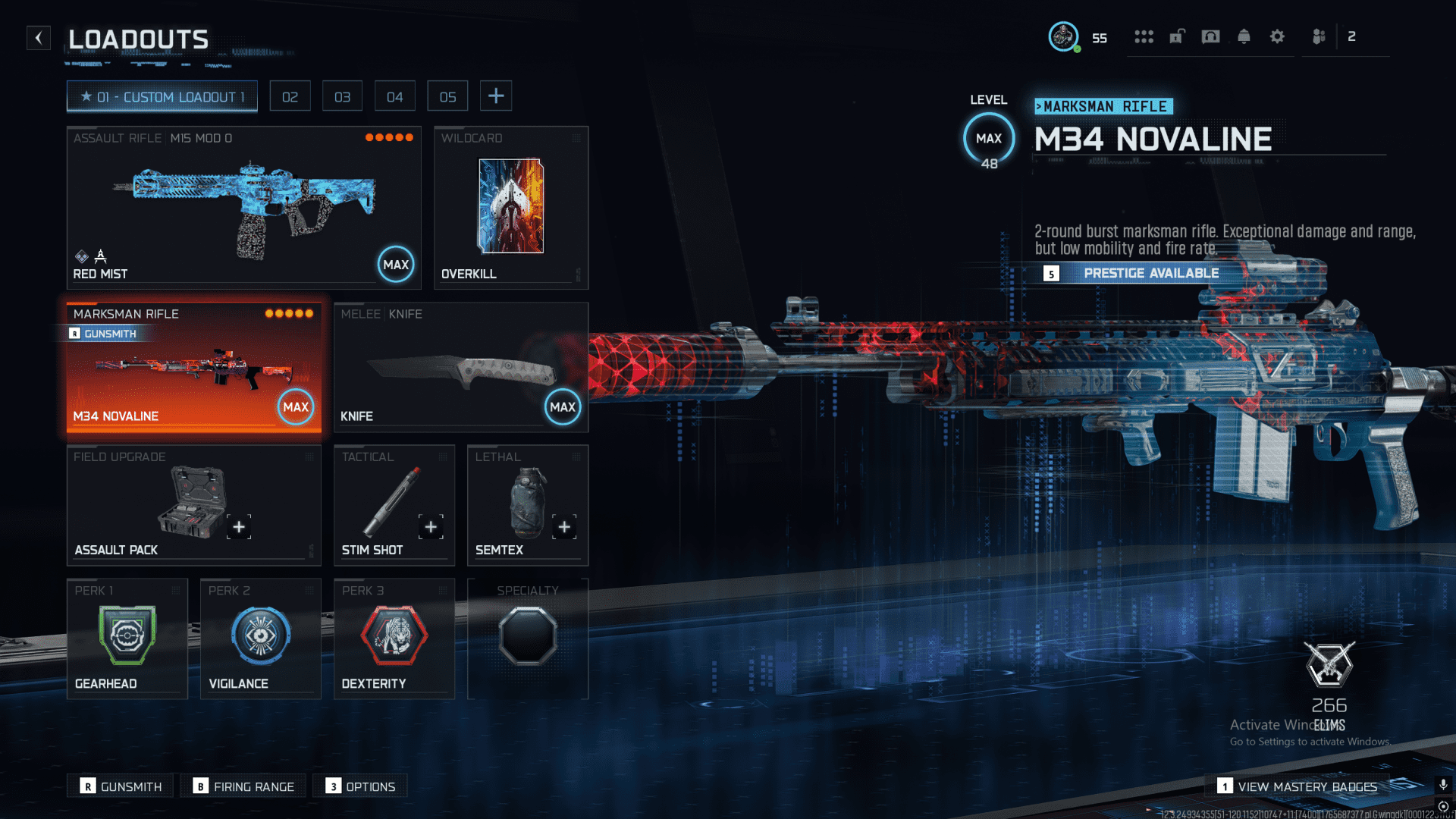Open the Assault Pack field upgrade slot
The width and height of the screenshot is (1456, 819).
point(193,505)
